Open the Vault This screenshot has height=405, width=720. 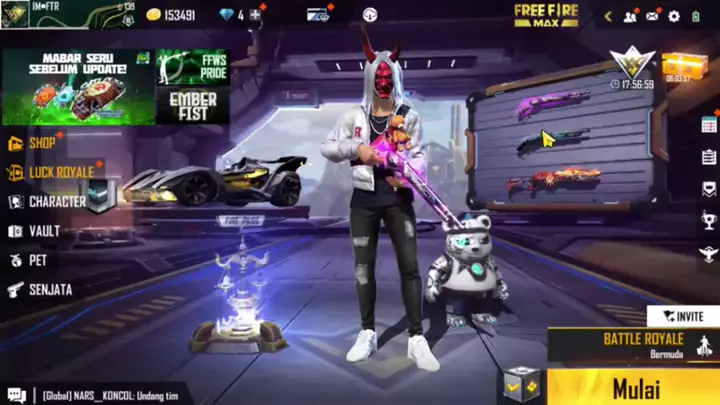(x=43, y=231)
